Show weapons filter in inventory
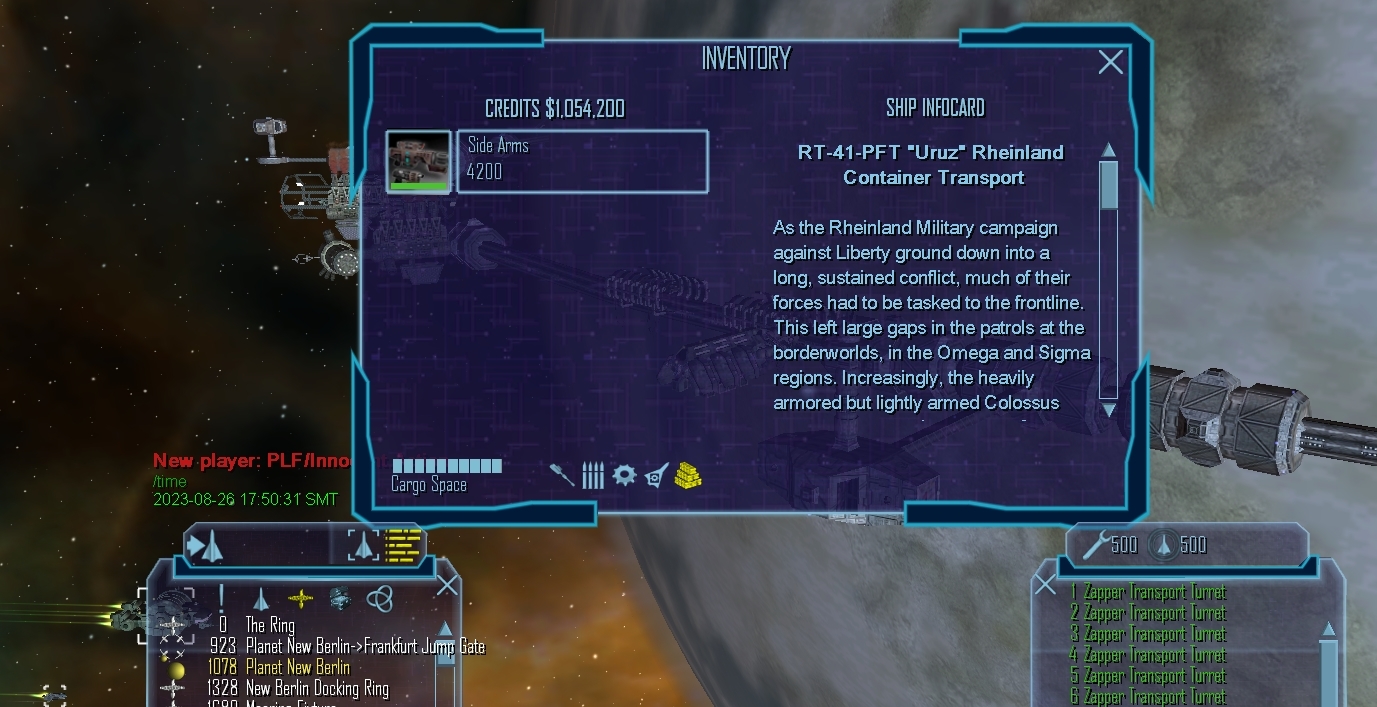The height and width of the screenshot is (707, 1377). [562, 474]
